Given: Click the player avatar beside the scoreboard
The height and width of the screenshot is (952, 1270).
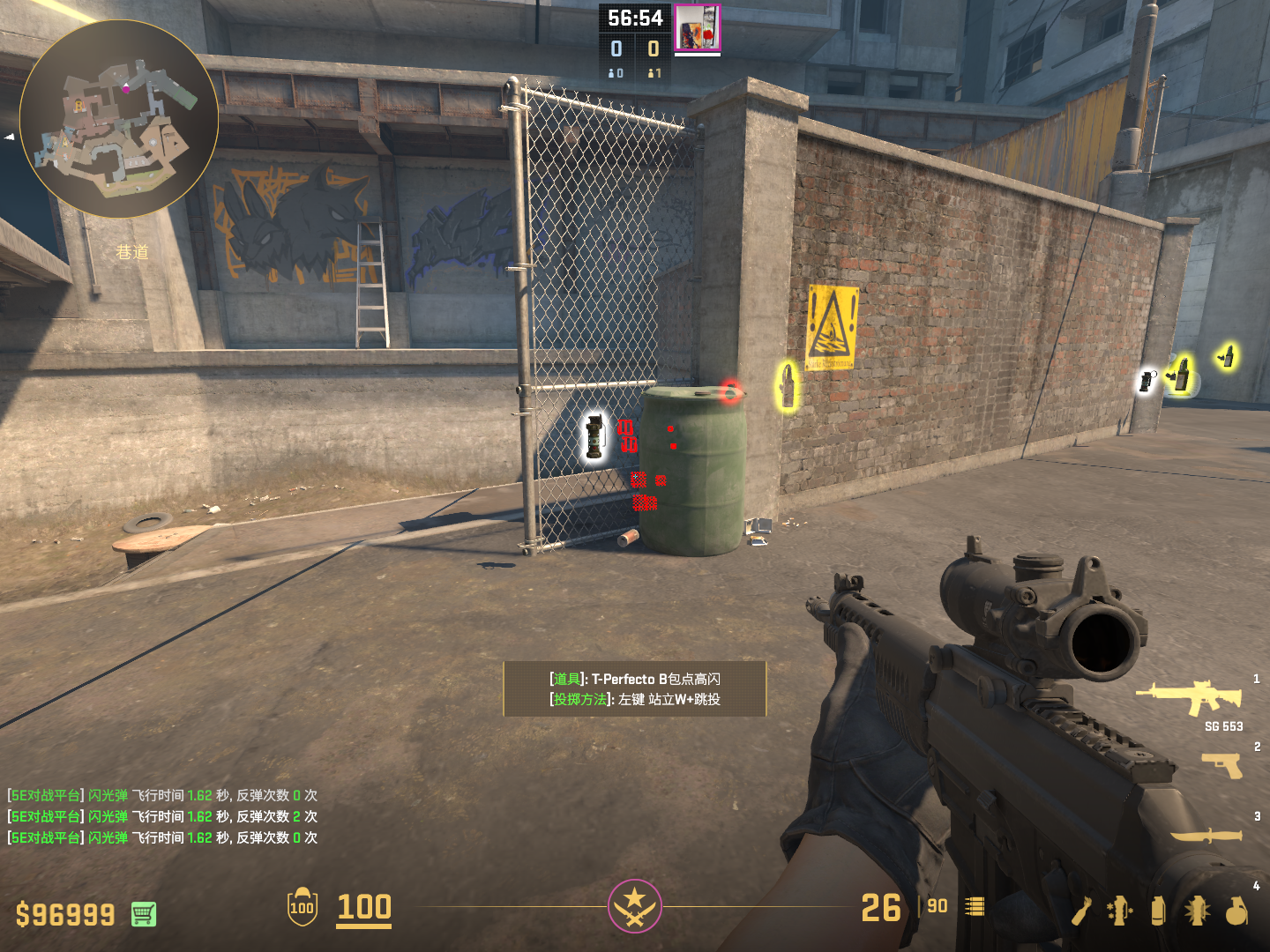Looking at the screenshot, I should tap(697, 27).
